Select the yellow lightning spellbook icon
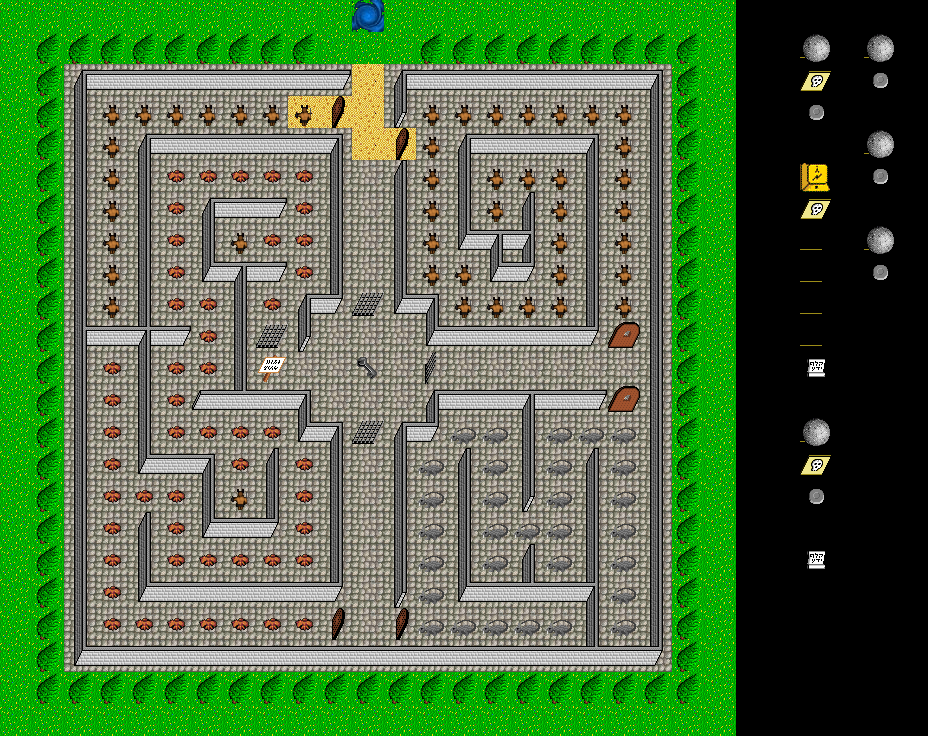This screenshot has width=928, height=736. 815,177
